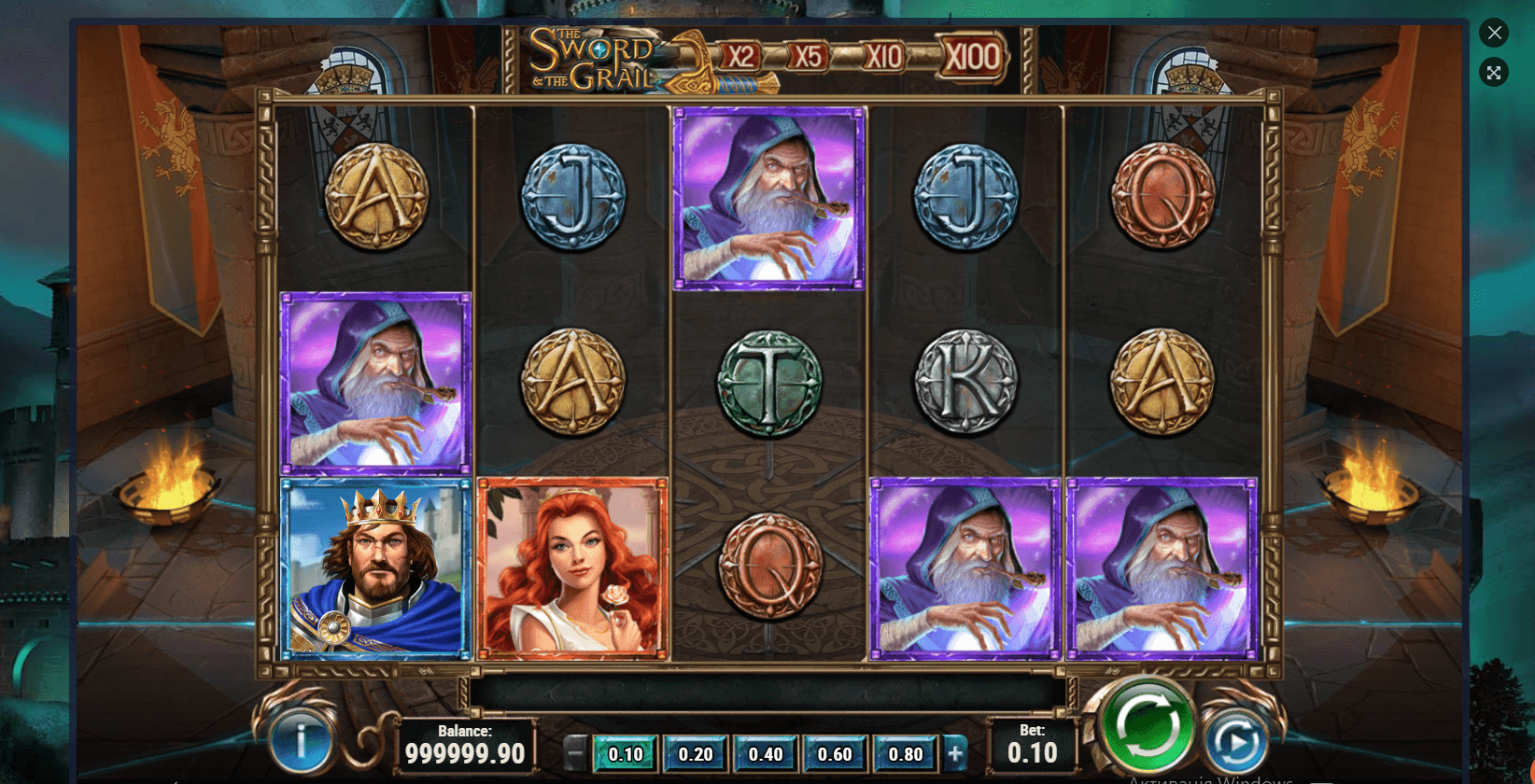Open the paytable info button
Viewport: 1535px width, 784px height.
pos(301,741)
